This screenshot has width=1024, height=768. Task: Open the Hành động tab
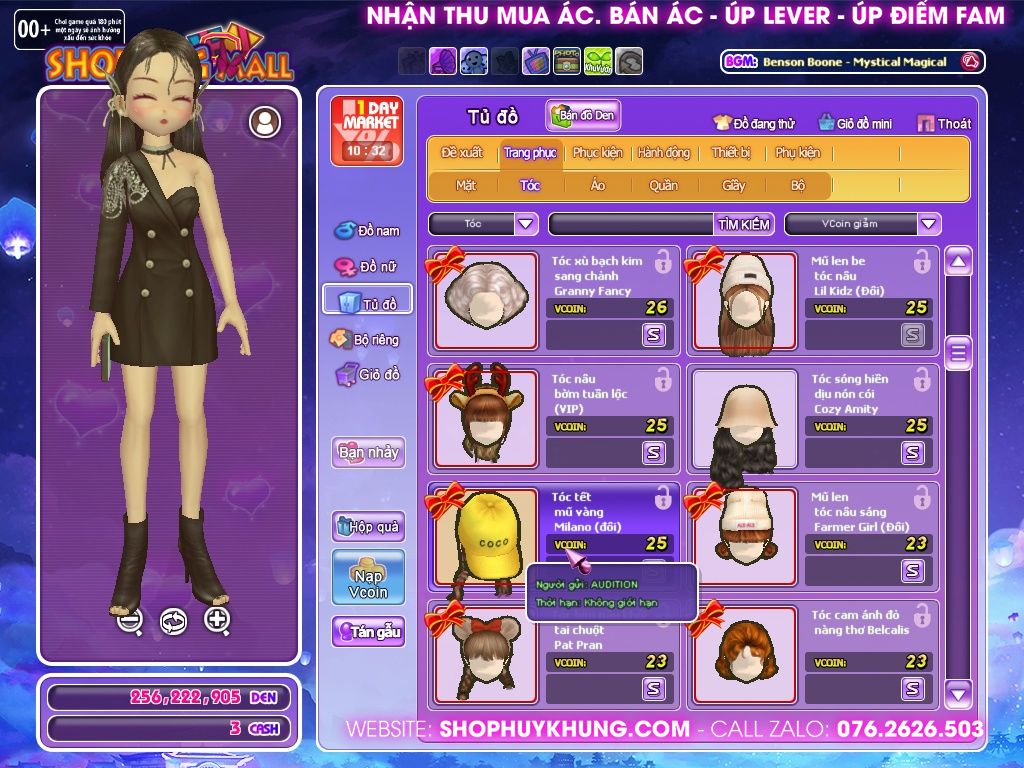664,153
